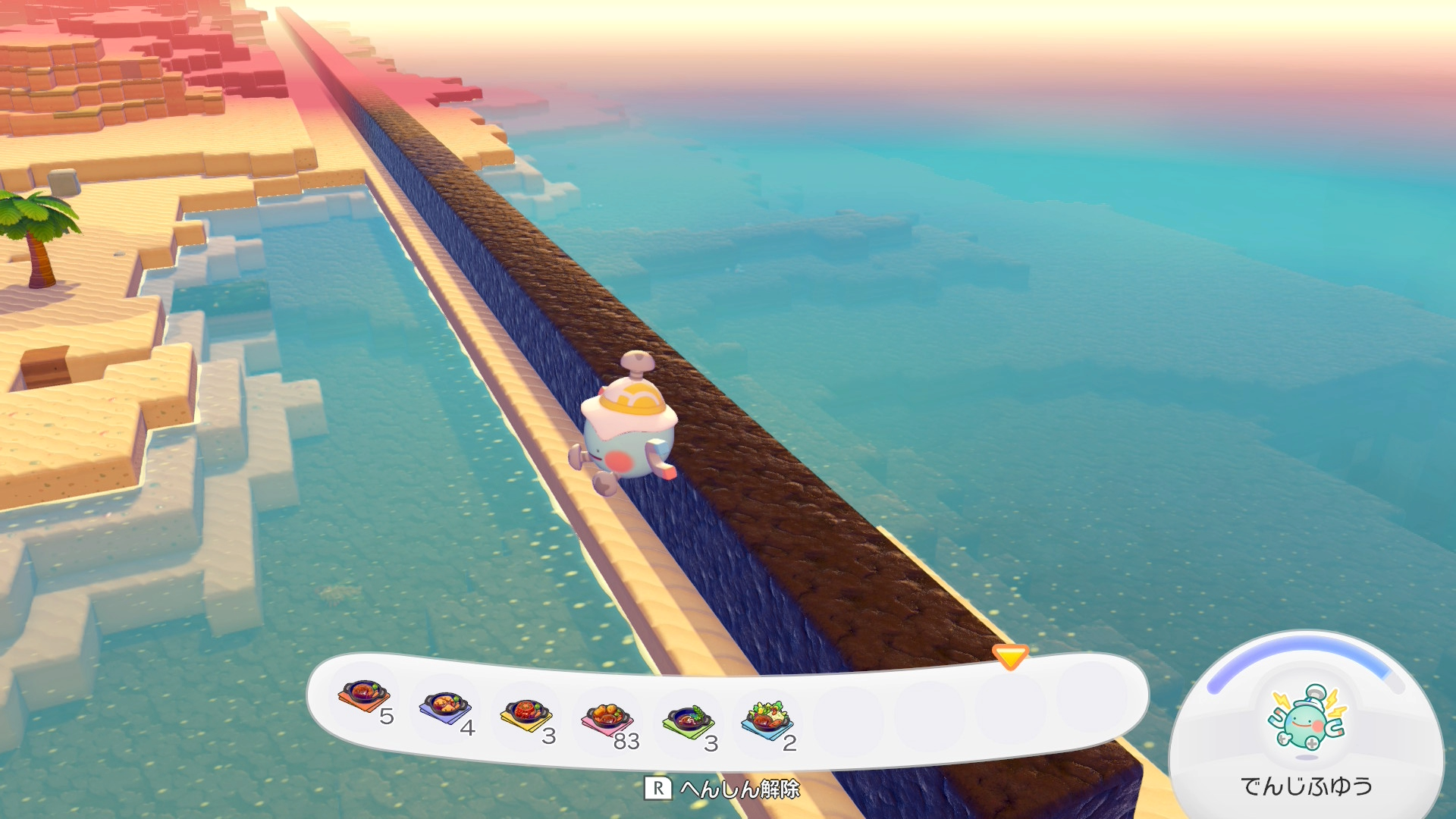Image resolution: width=1456 pixels, height=819 pixels.
Task: Select the pink-mat dish with 83 count
Action: 607,718
